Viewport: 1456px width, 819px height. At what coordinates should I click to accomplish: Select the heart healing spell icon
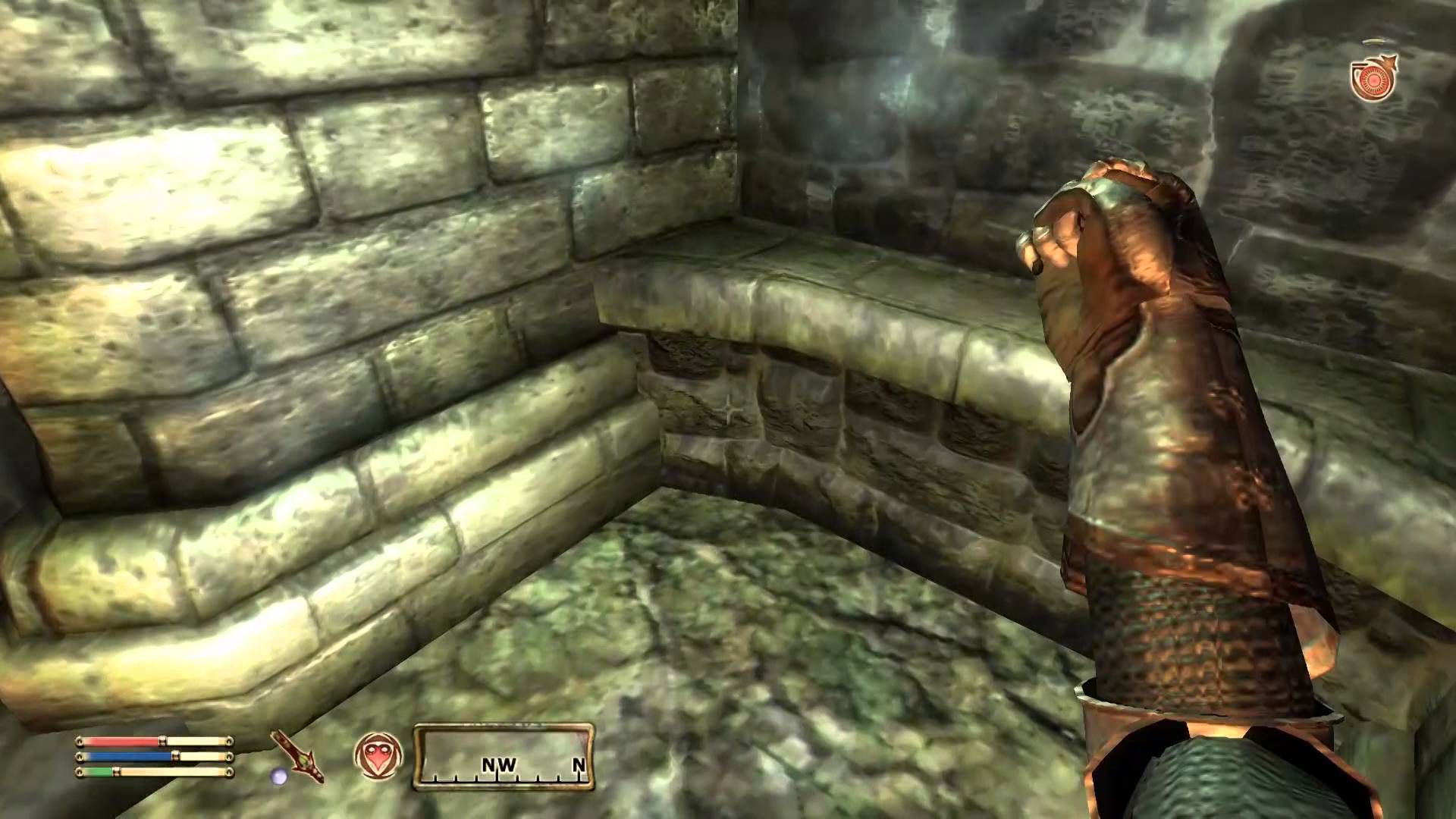point(378,756)
